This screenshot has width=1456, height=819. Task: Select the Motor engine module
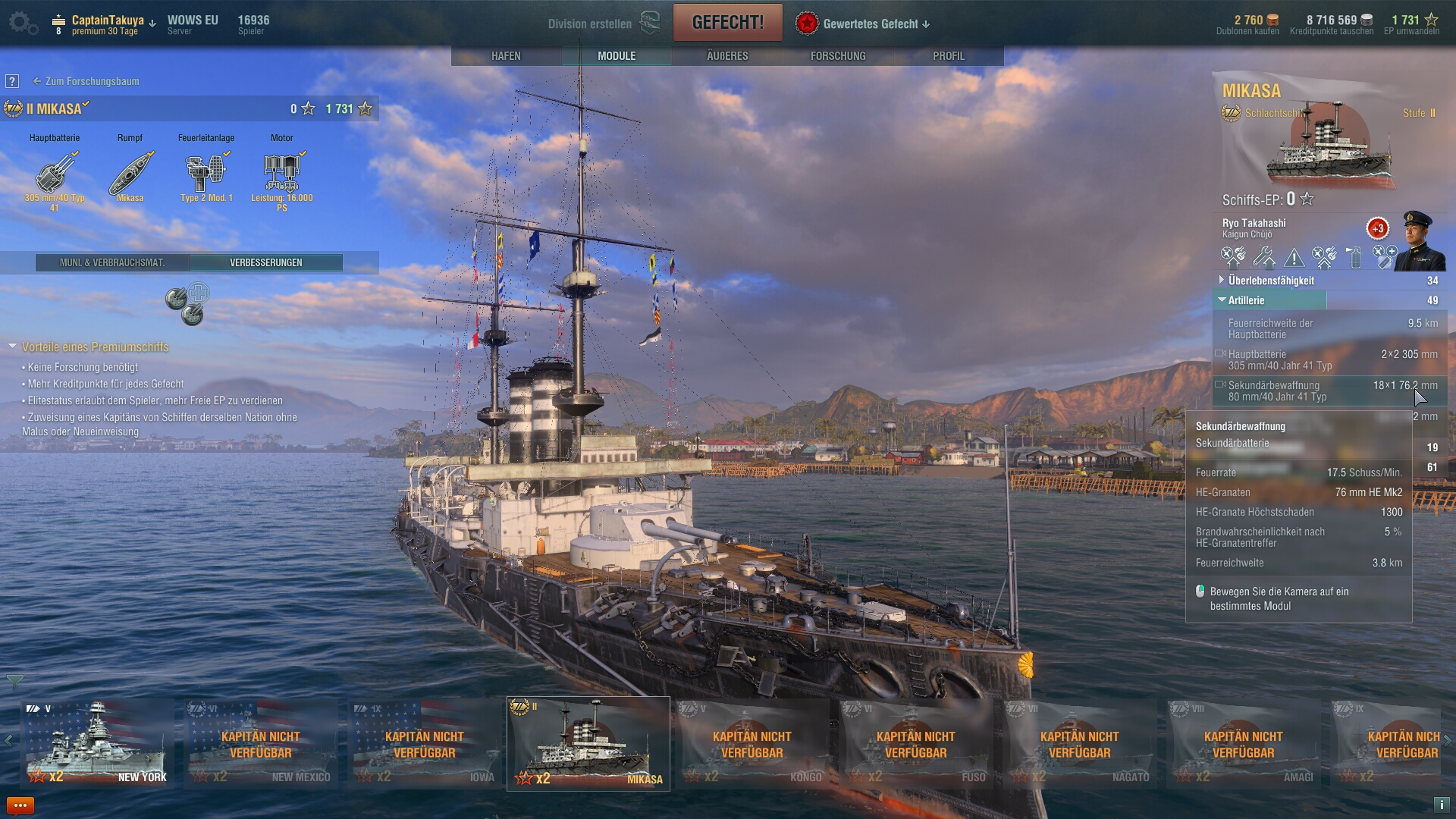click(x=282, y=173)
